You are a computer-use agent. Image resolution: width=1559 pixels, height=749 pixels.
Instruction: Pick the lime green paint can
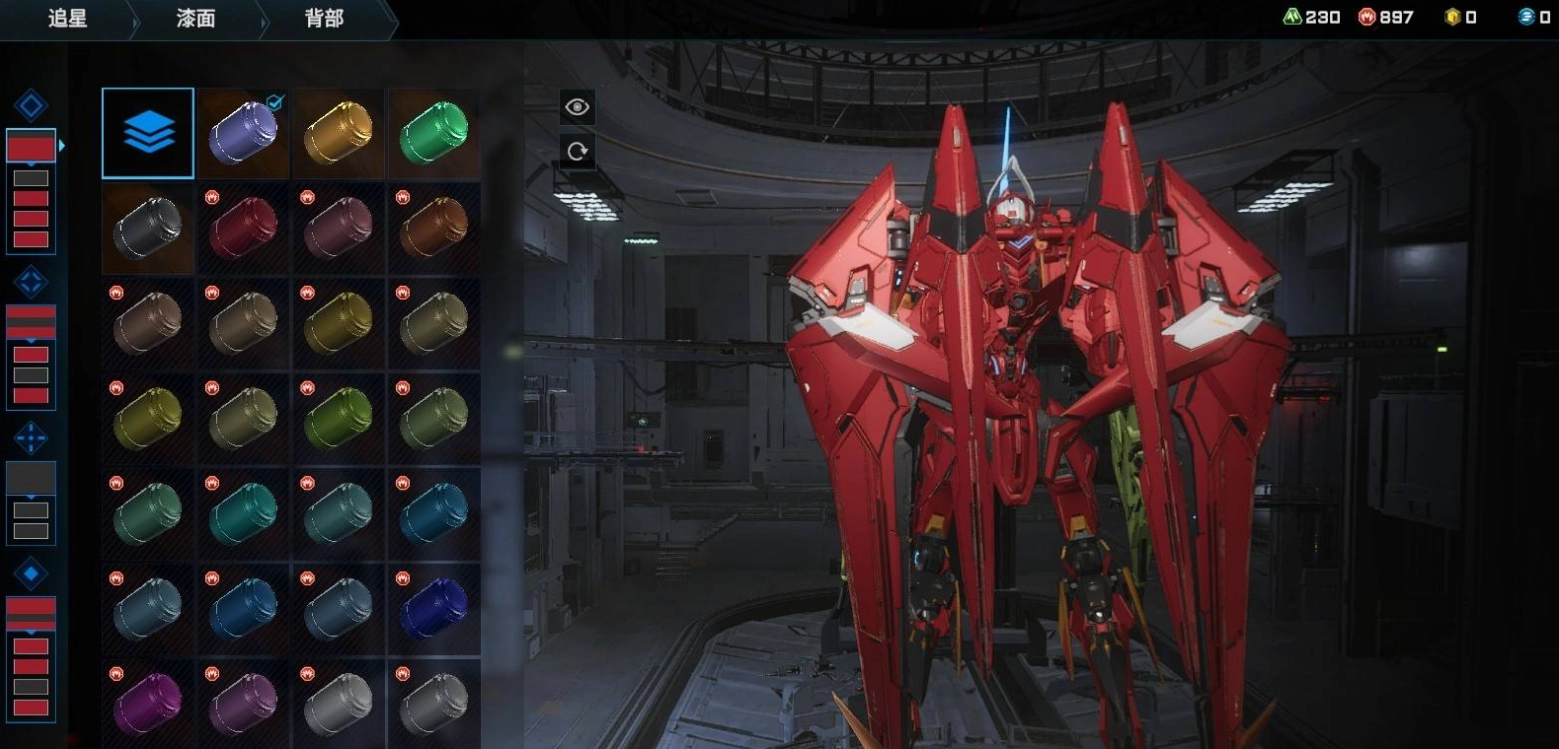click(338, 419)
